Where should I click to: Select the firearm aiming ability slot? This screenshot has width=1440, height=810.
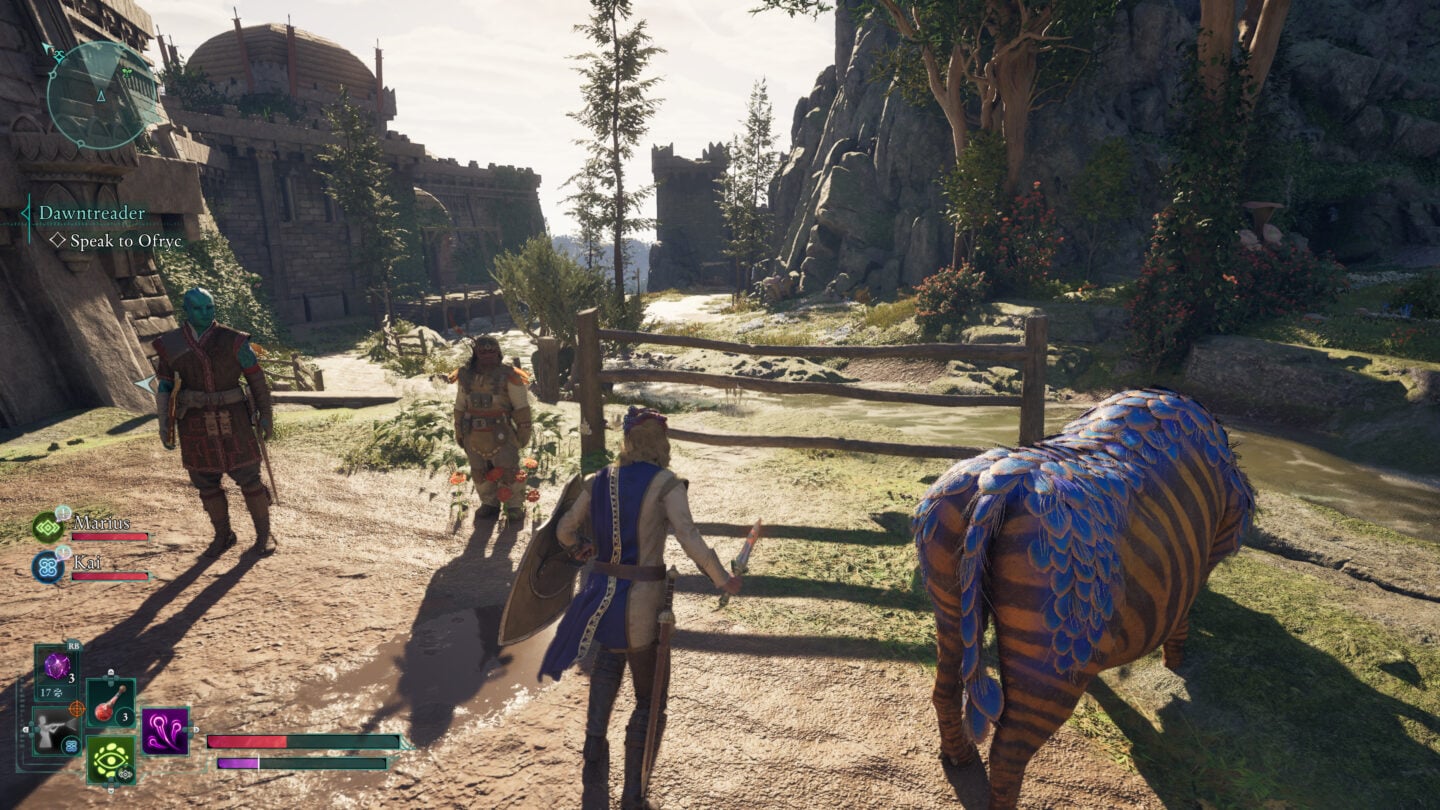coord(55,730)
